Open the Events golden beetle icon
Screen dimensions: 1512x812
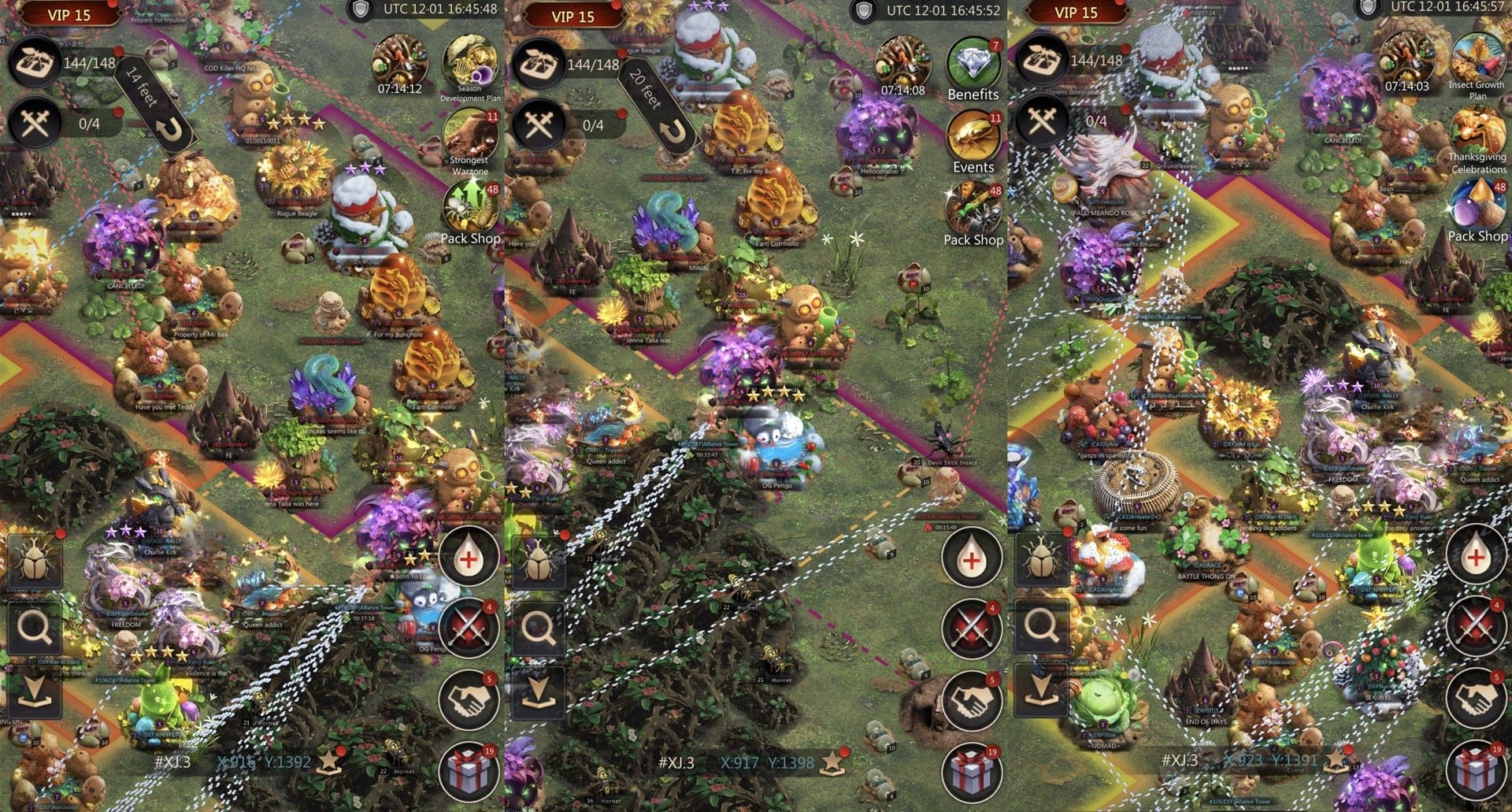pyautogui.click(x=973, y=137)
